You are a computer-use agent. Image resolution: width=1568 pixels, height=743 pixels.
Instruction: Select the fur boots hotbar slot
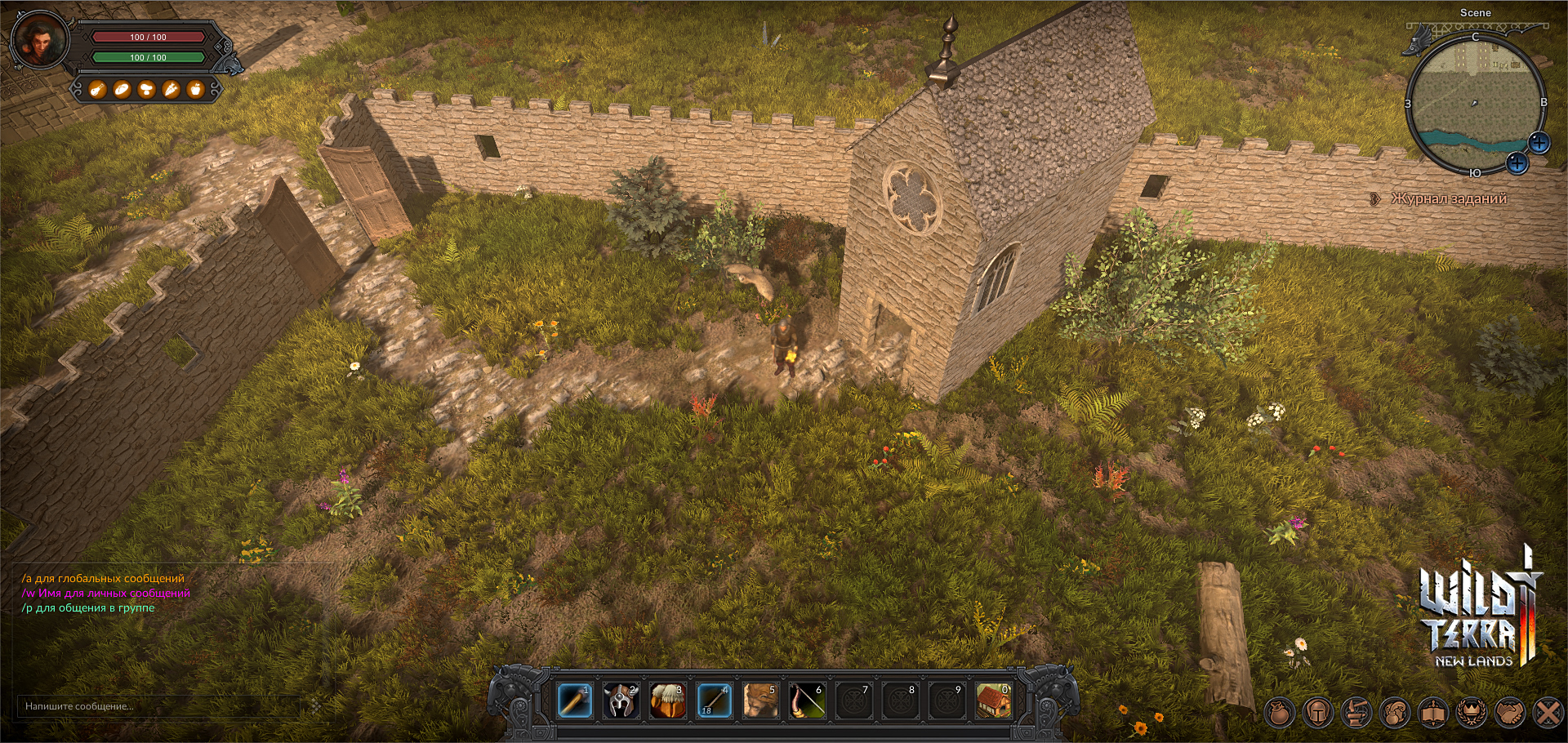[667, 701]
